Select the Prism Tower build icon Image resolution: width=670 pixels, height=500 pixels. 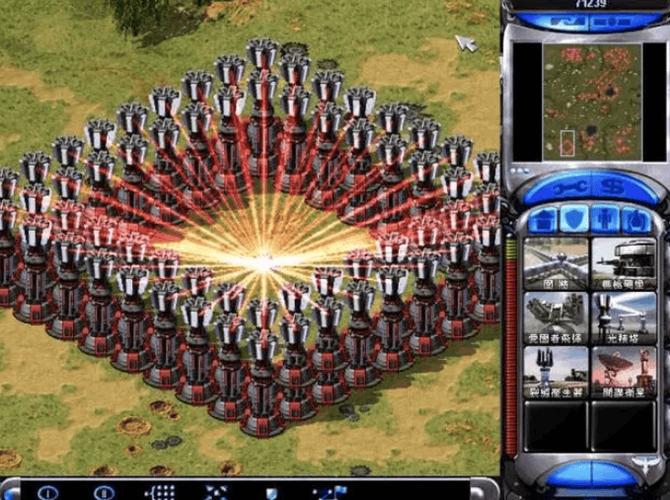click(x=623, y=317)
